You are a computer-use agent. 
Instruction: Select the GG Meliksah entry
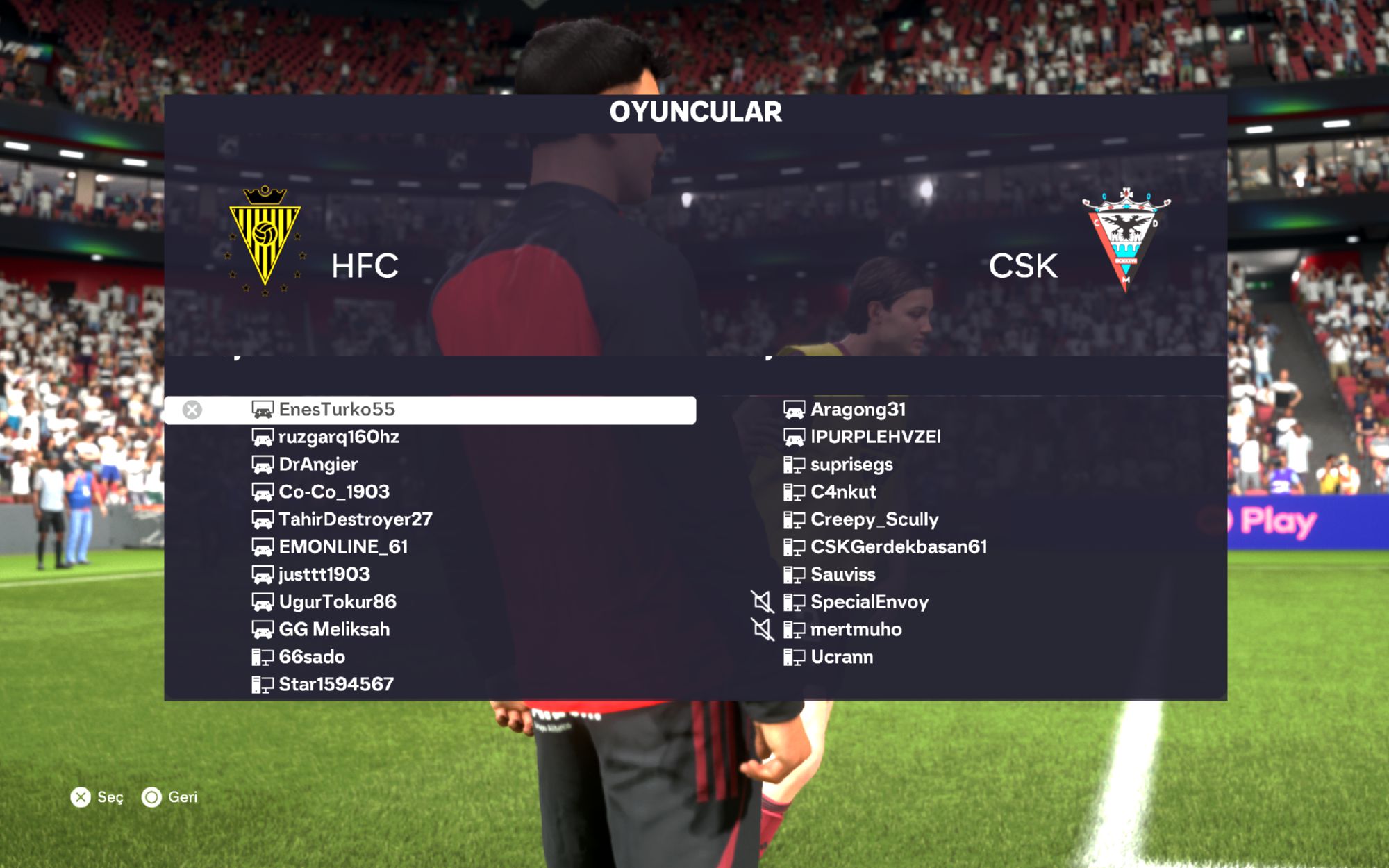pos(334,629)
